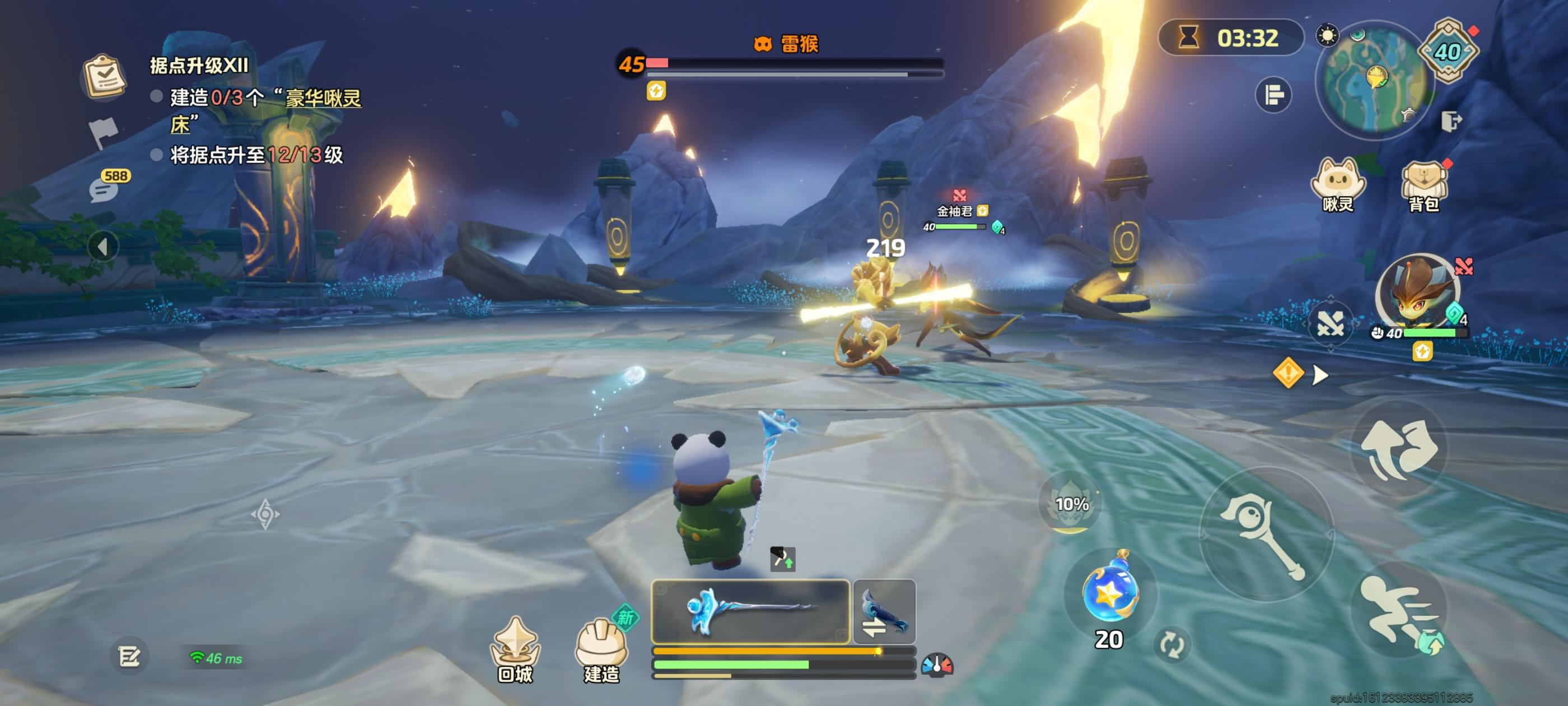Swap to the secondary blue weapon
This screenshot has height=706, width=1568.
884,611
